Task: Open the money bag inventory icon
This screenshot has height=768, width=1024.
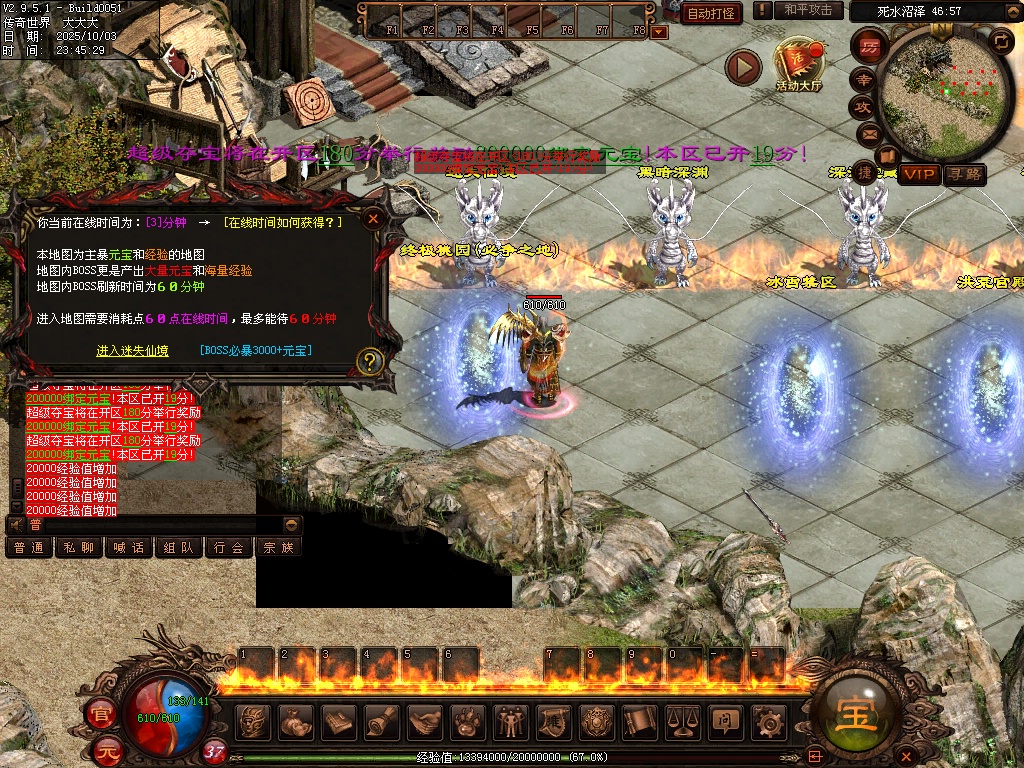Action: 296,722
